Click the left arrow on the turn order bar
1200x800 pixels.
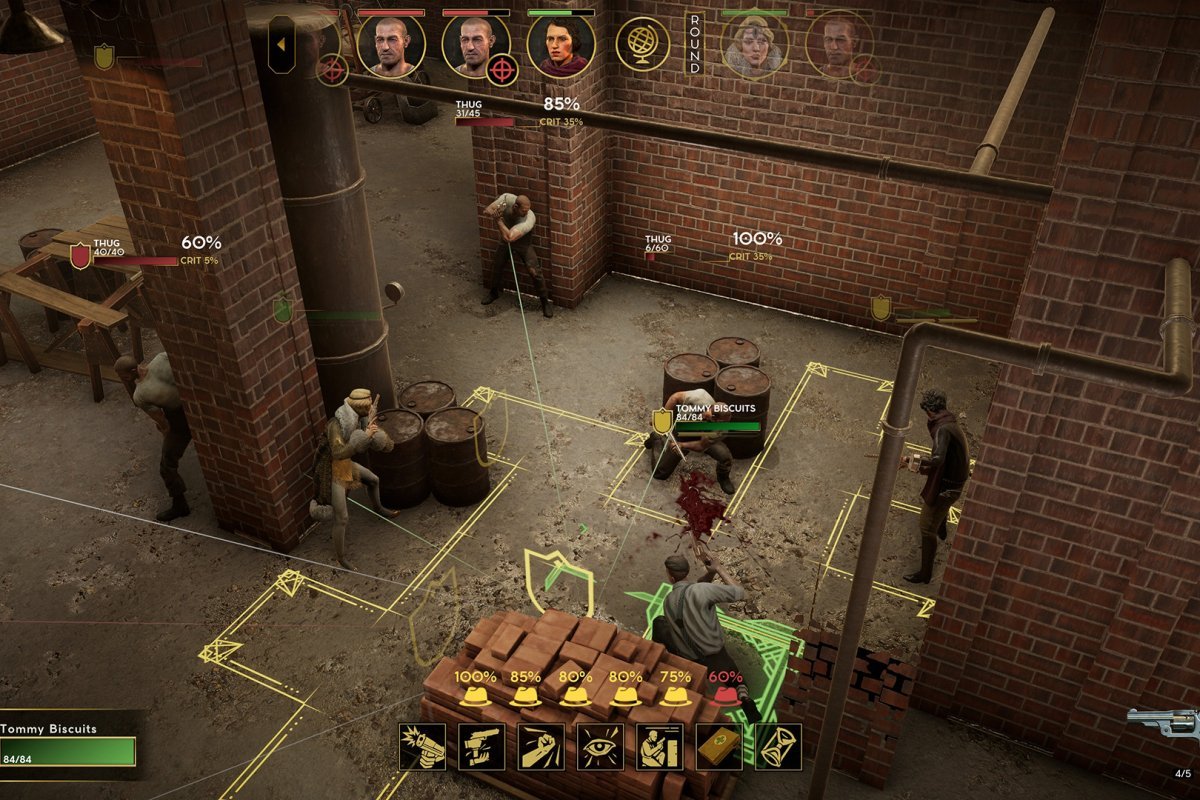(x=282, y=45)
